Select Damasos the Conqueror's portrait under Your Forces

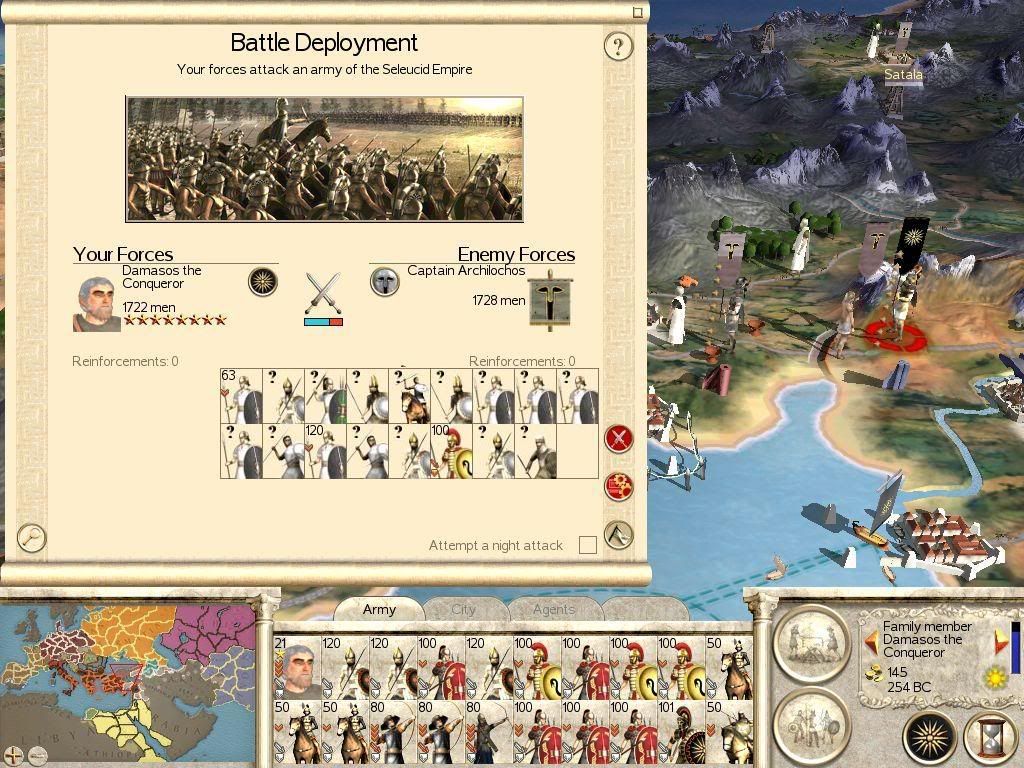pyautogui.click(x=97, y=303)
